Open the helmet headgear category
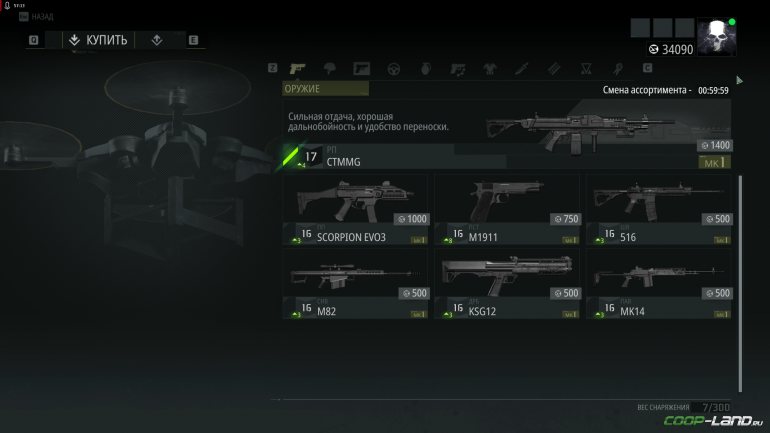 (330, 69)
